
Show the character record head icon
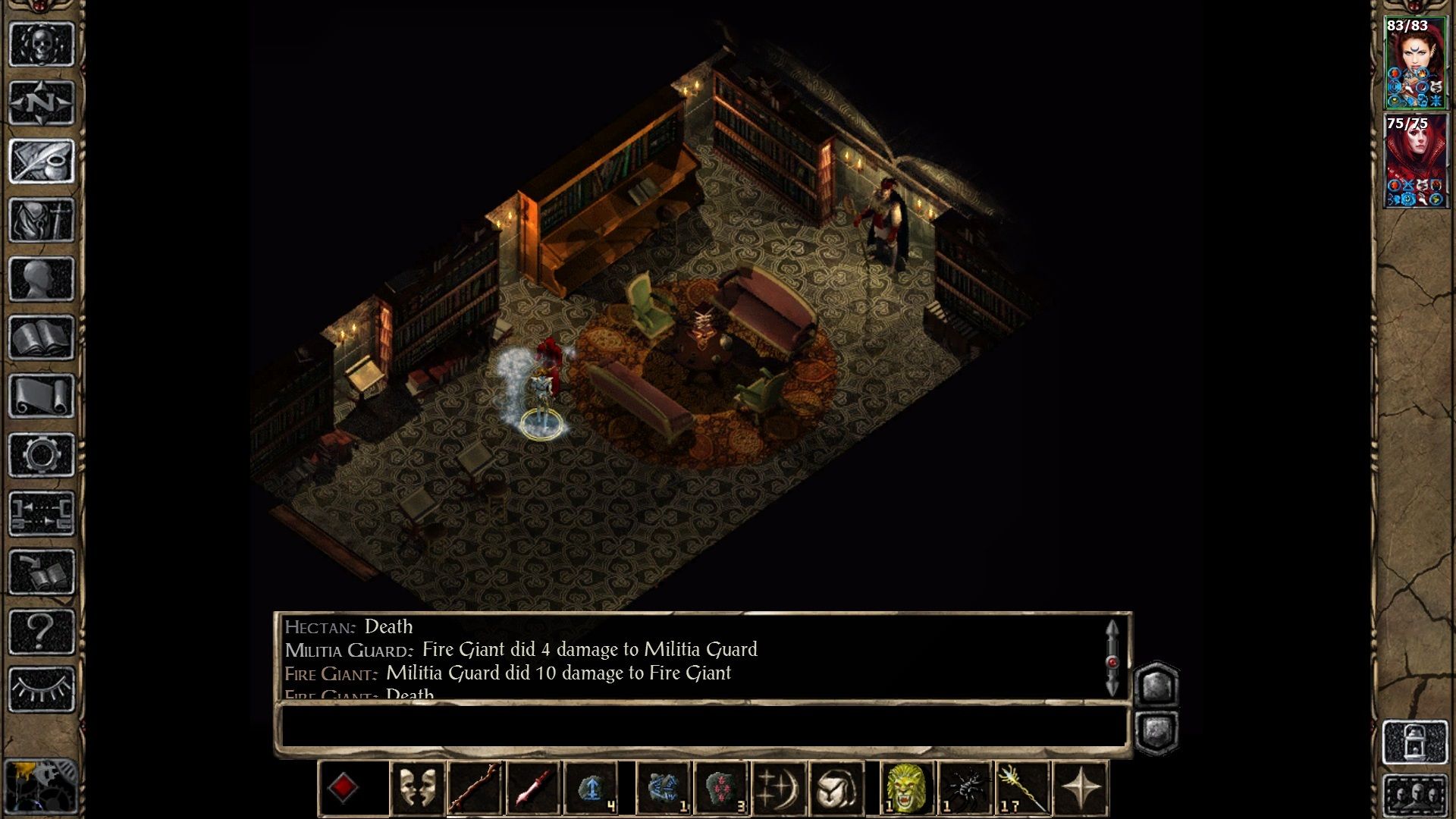tap(42, 279)
